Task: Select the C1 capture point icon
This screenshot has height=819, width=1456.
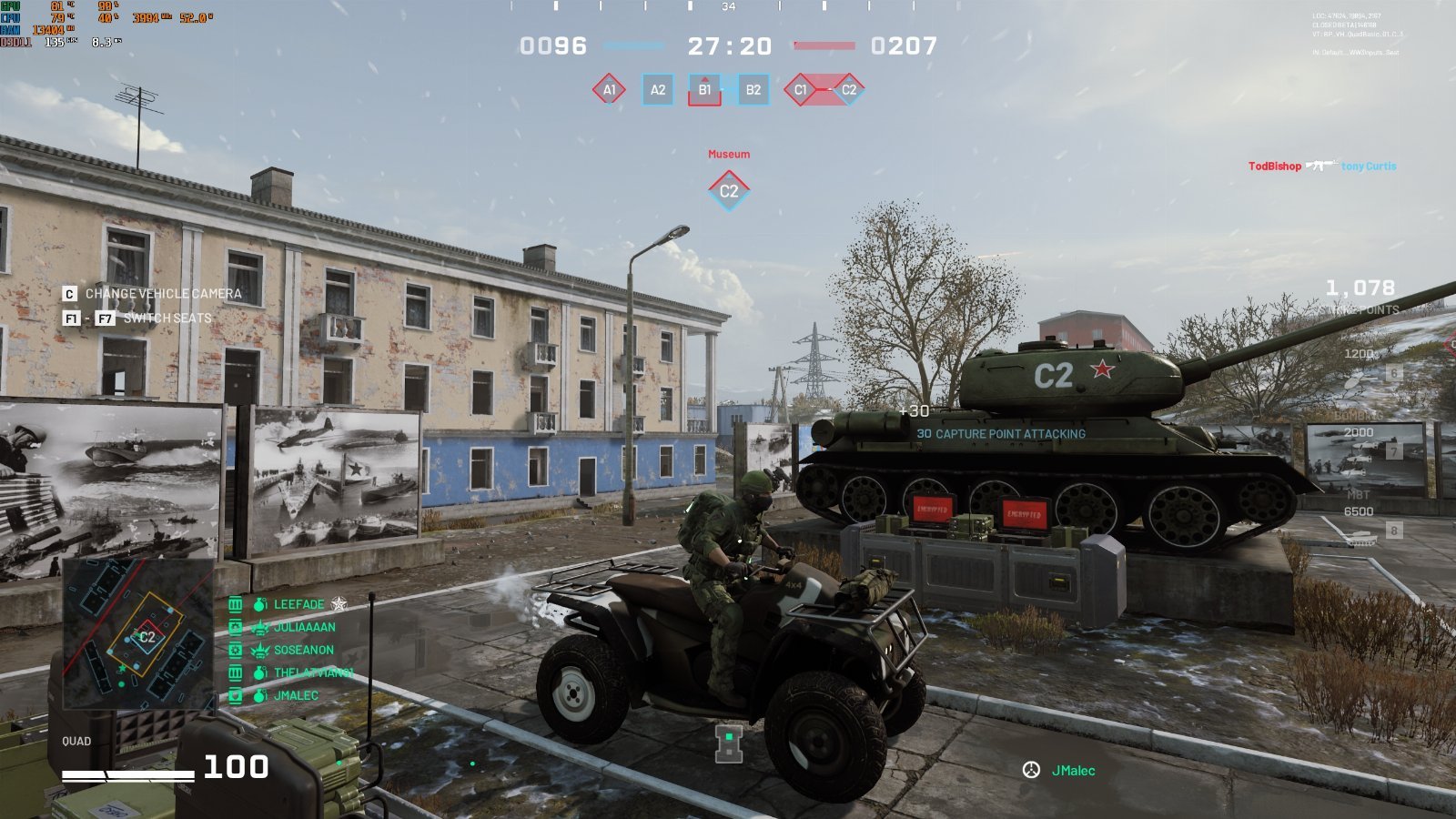Action: pyautogui.click(x=801, y=90)
